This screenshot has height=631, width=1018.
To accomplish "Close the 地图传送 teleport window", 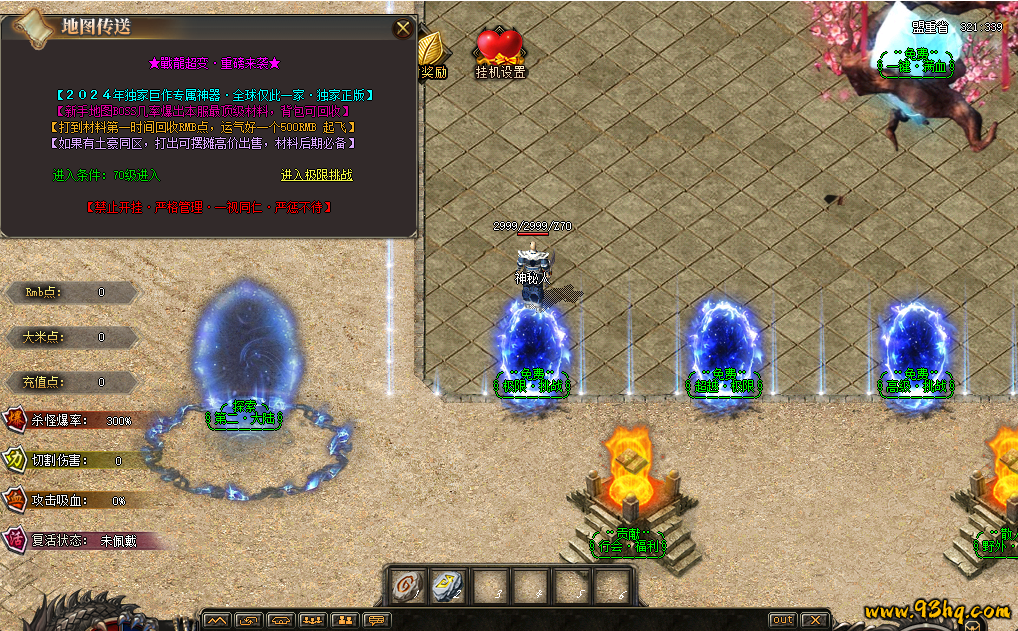I will 403,28.
